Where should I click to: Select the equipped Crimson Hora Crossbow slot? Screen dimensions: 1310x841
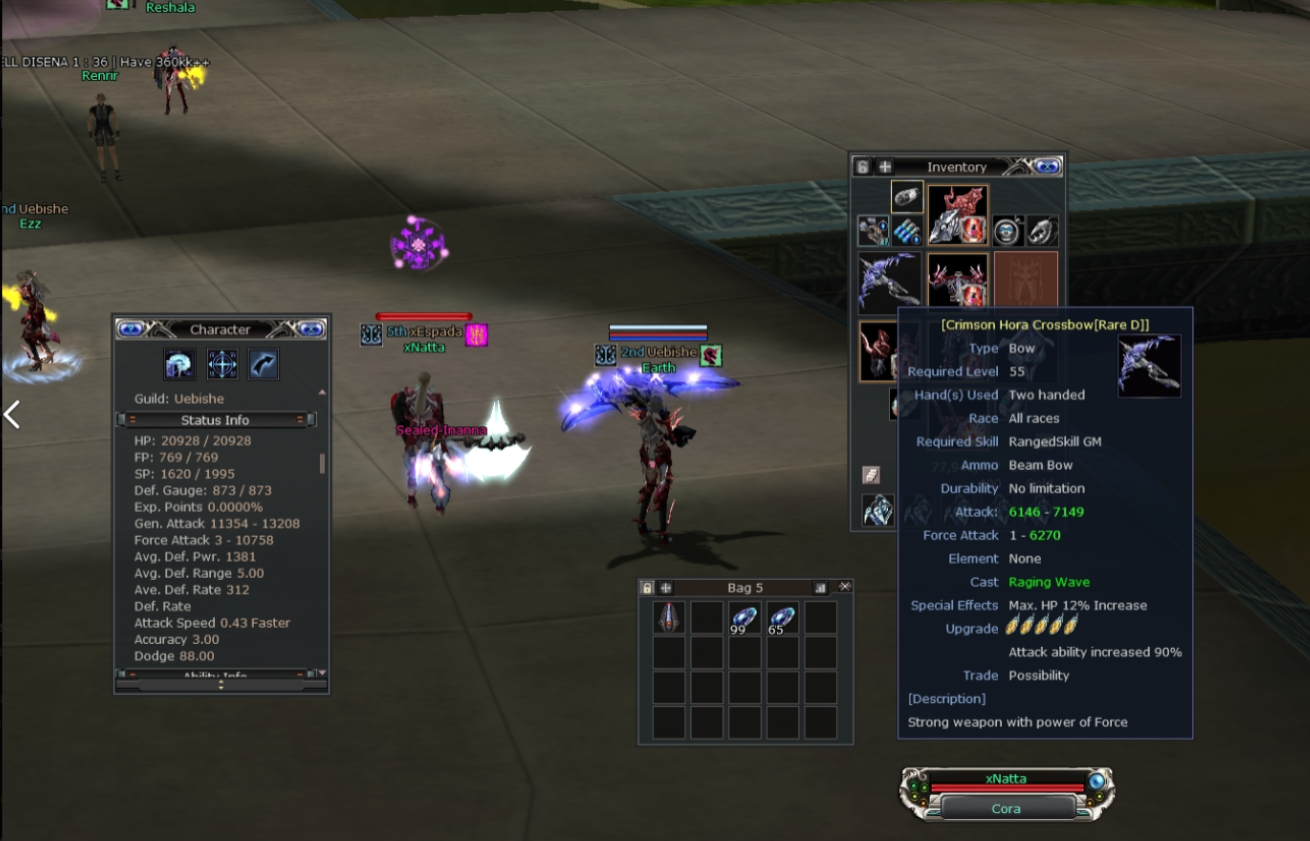890,282
